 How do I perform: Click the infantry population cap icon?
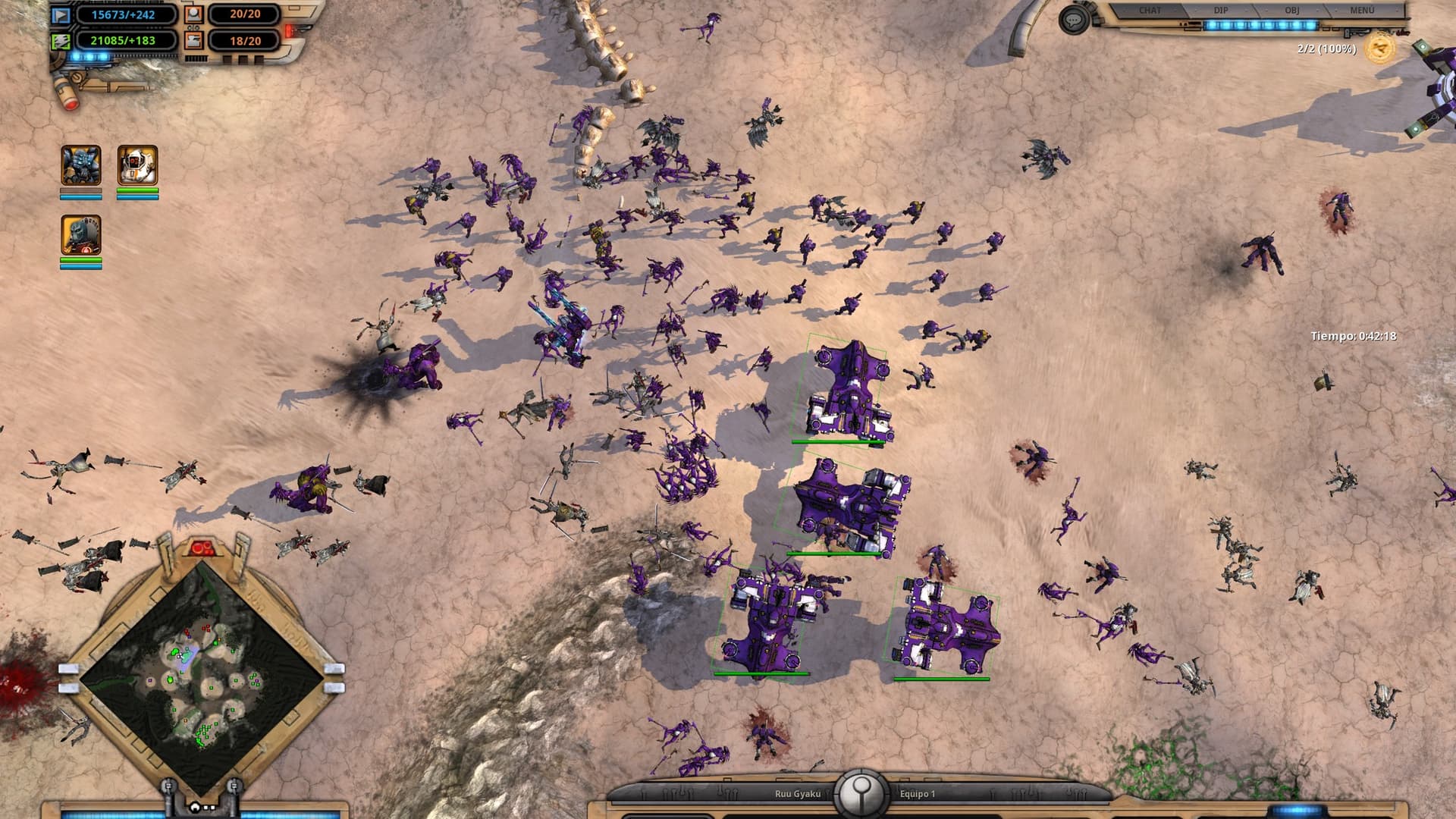coord(193,14)
